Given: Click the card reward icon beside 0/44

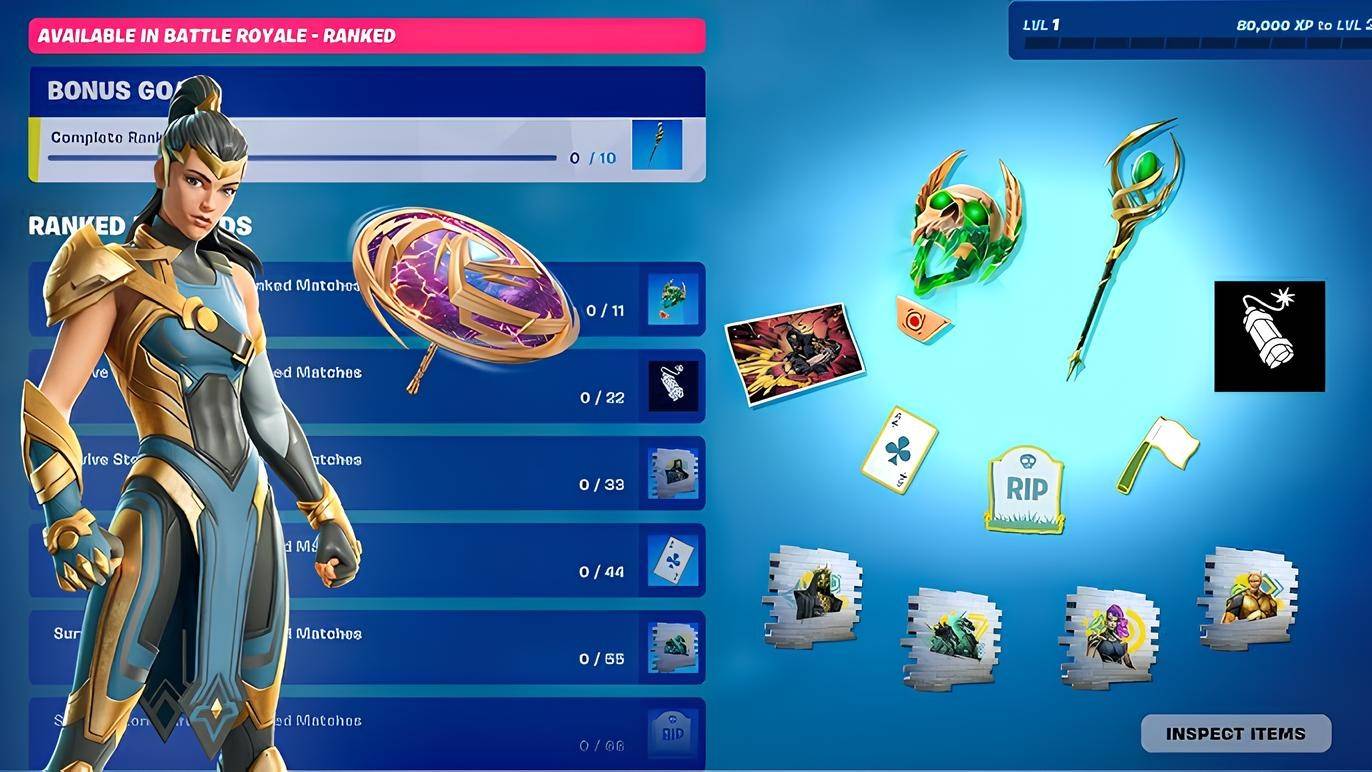Looking at the screenshot, I should click(670, 559).
